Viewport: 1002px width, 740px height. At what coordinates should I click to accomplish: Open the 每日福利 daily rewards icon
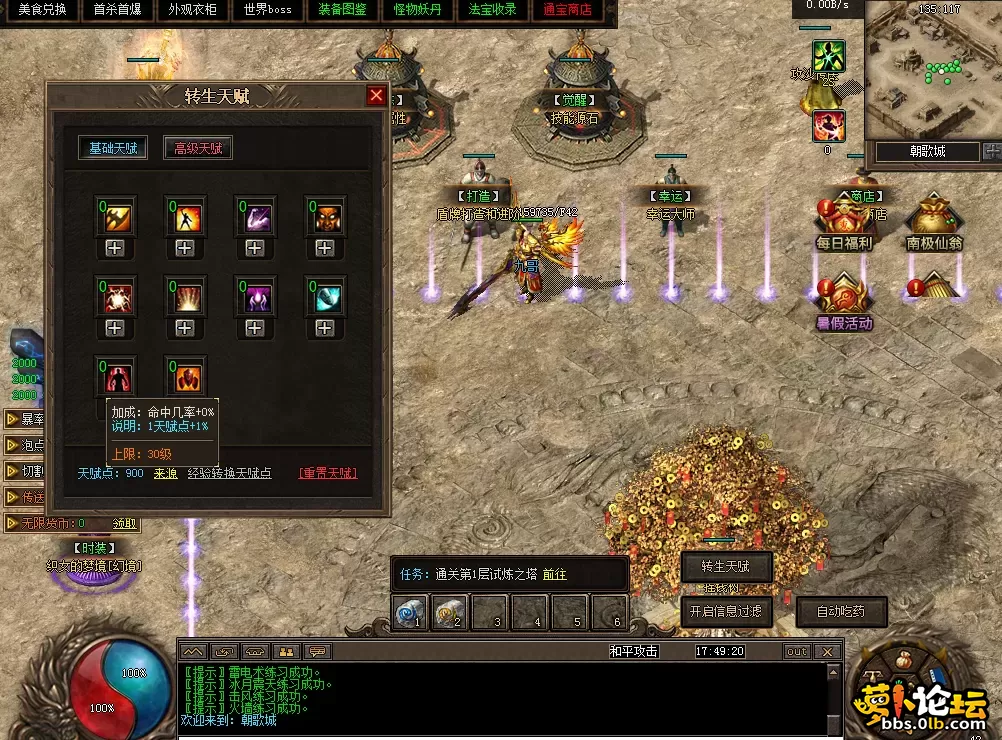(x=844, y=223)
